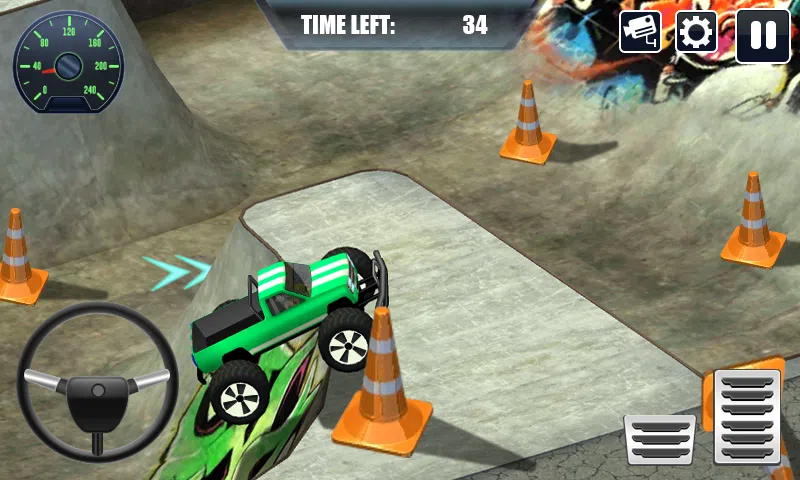Image resolution: width=800 pixels, height=480 pixels.
Task: Open the gear settings menu
Action: (x=696, y=34)
